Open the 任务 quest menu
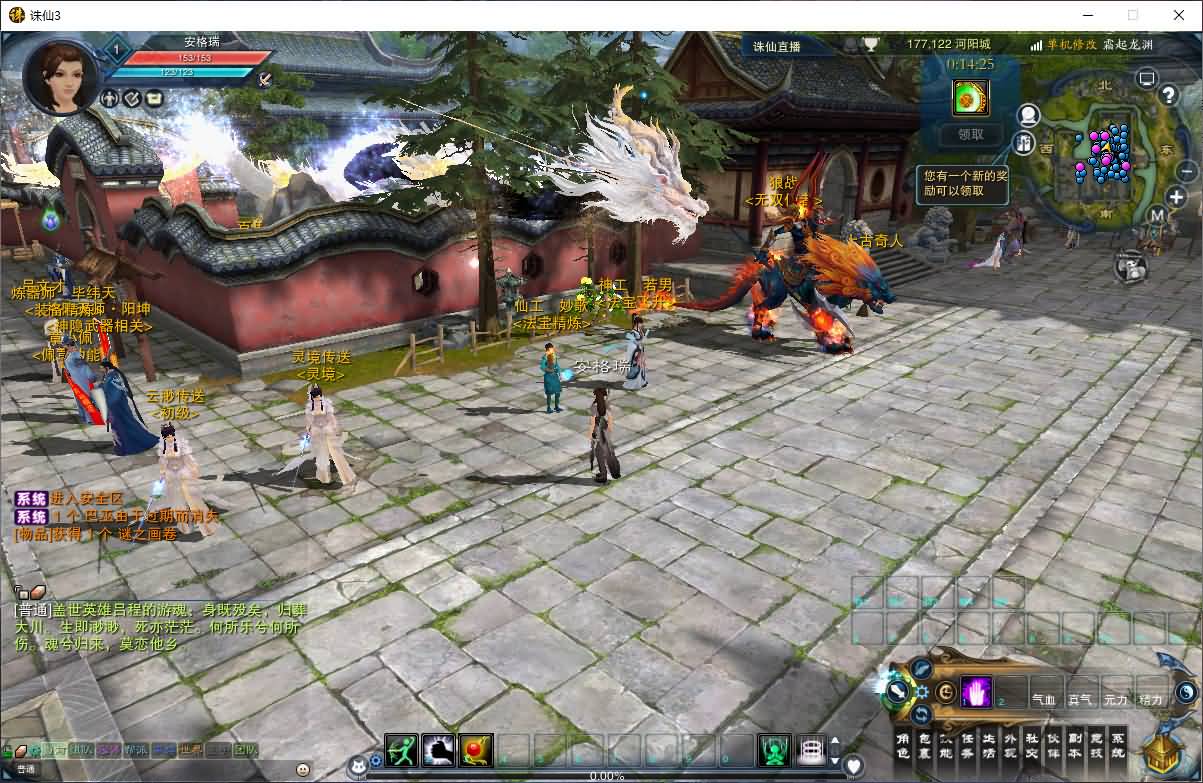This screenshot has height=783, width=1203. (x=967, y=747)
